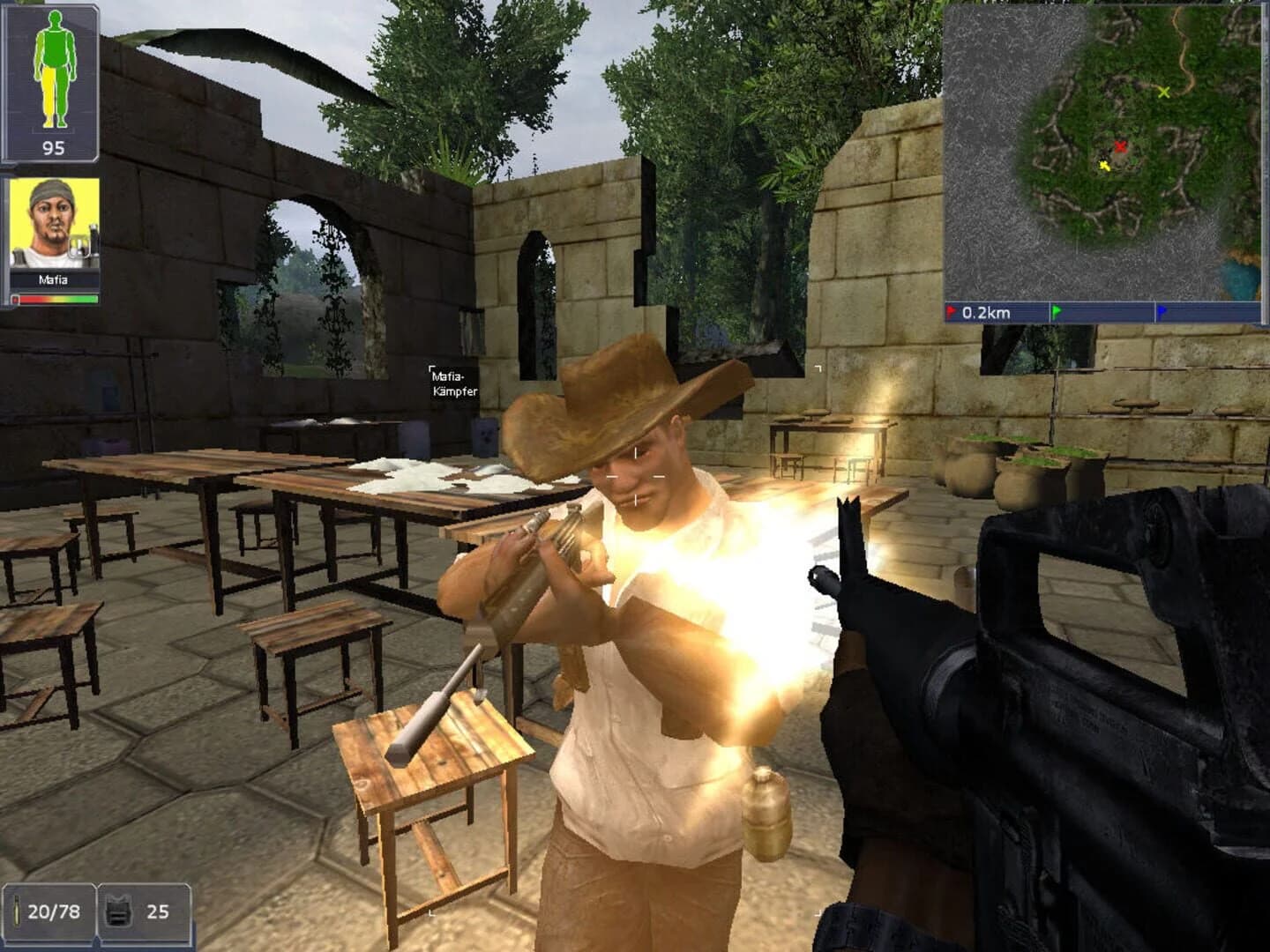Viewport: 1270px width, 952px height.
Task: Toggle the small red square under the Mafia bar
Action: pyautogui.click(x=14, y=301)
